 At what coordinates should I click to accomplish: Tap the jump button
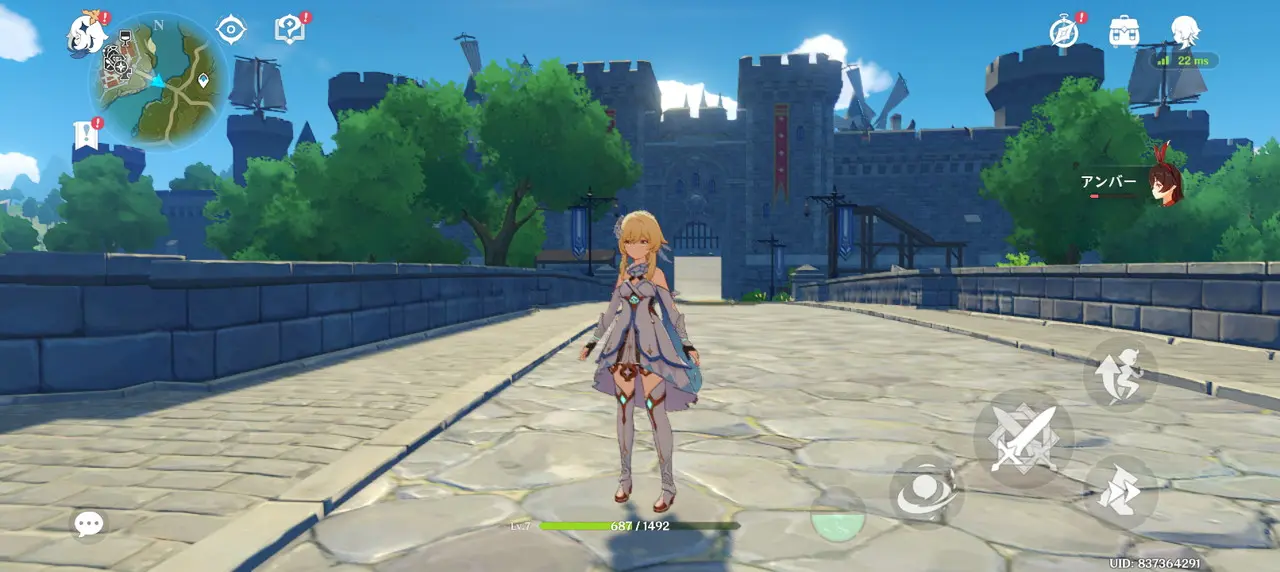tap(1120, 374)
